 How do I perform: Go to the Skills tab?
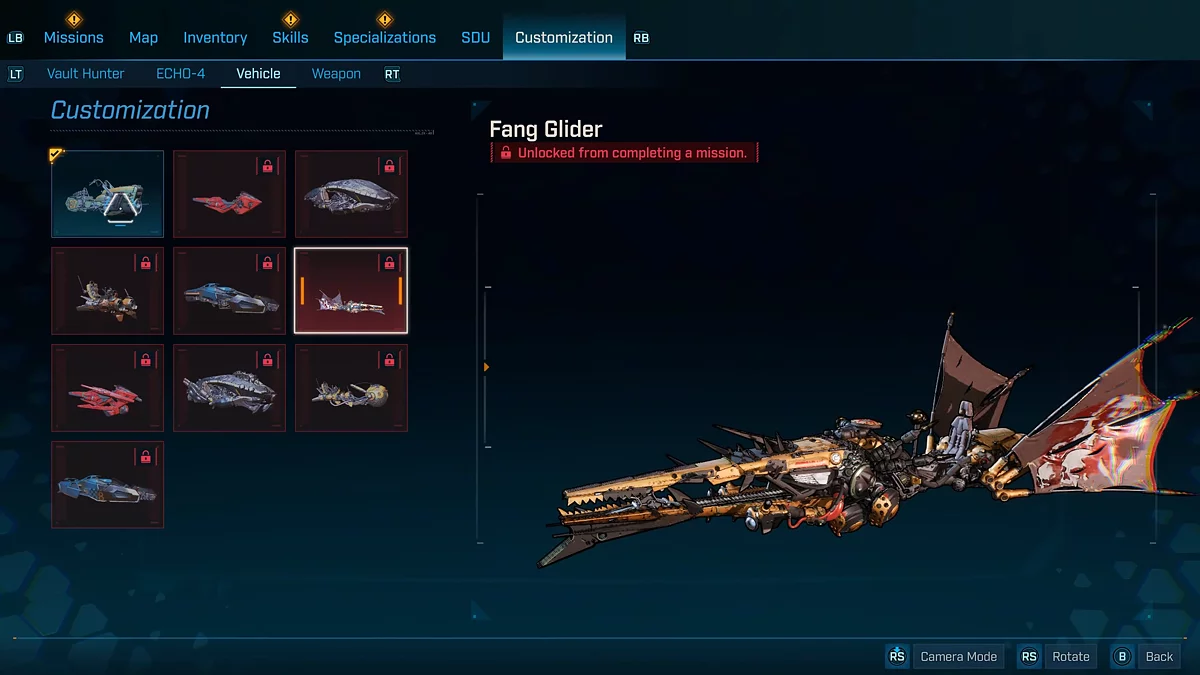290,37
